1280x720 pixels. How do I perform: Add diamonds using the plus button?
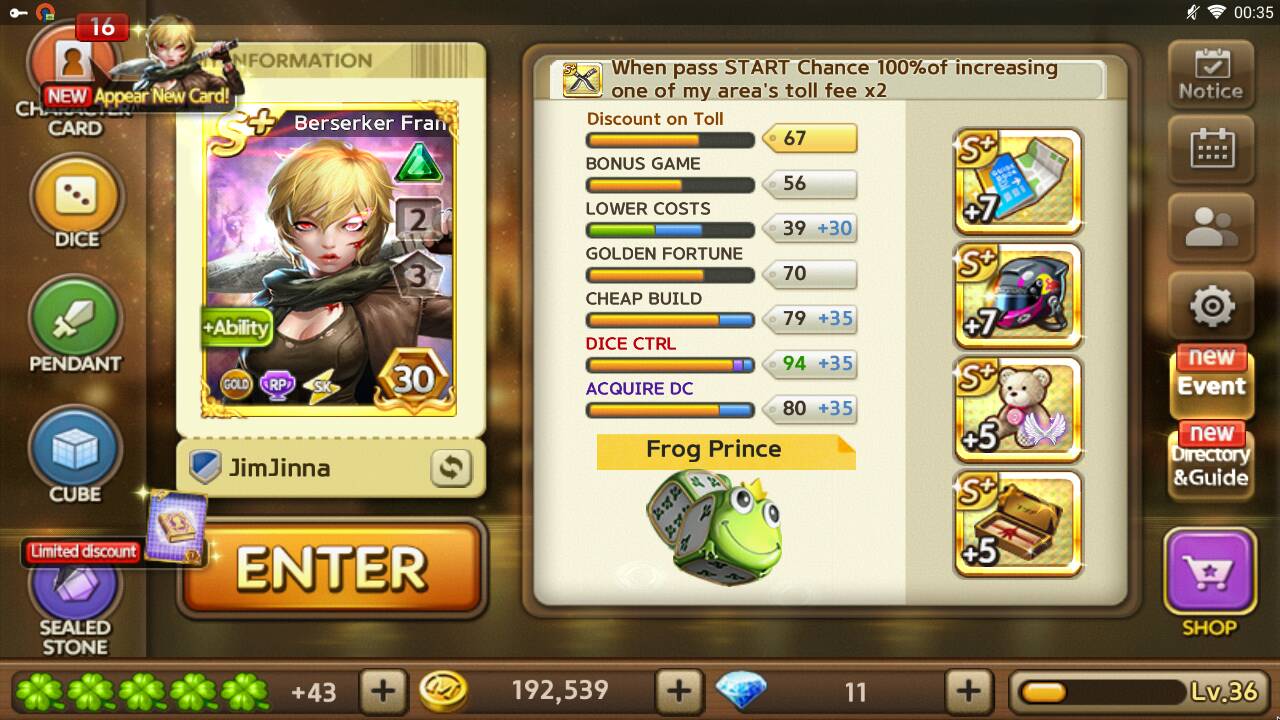pos(968,690)
